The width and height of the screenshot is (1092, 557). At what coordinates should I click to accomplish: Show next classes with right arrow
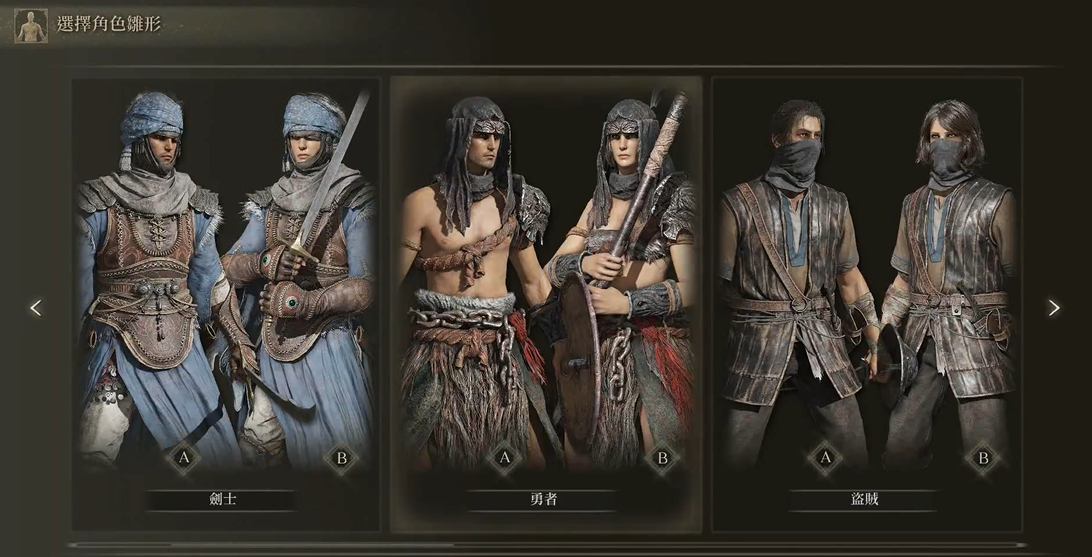click(1054, 308)
